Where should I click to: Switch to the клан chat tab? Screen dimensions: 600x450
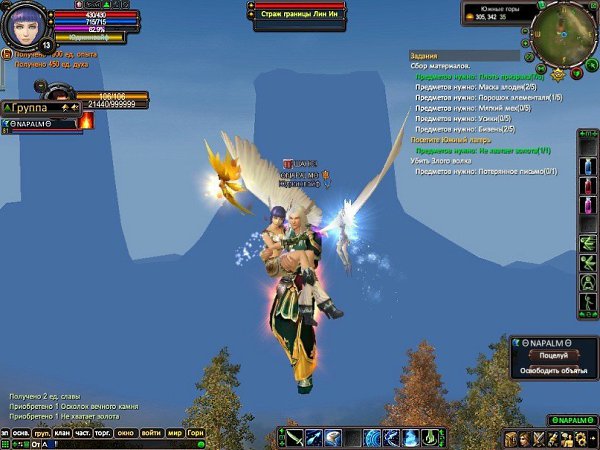tap(62, 433)
